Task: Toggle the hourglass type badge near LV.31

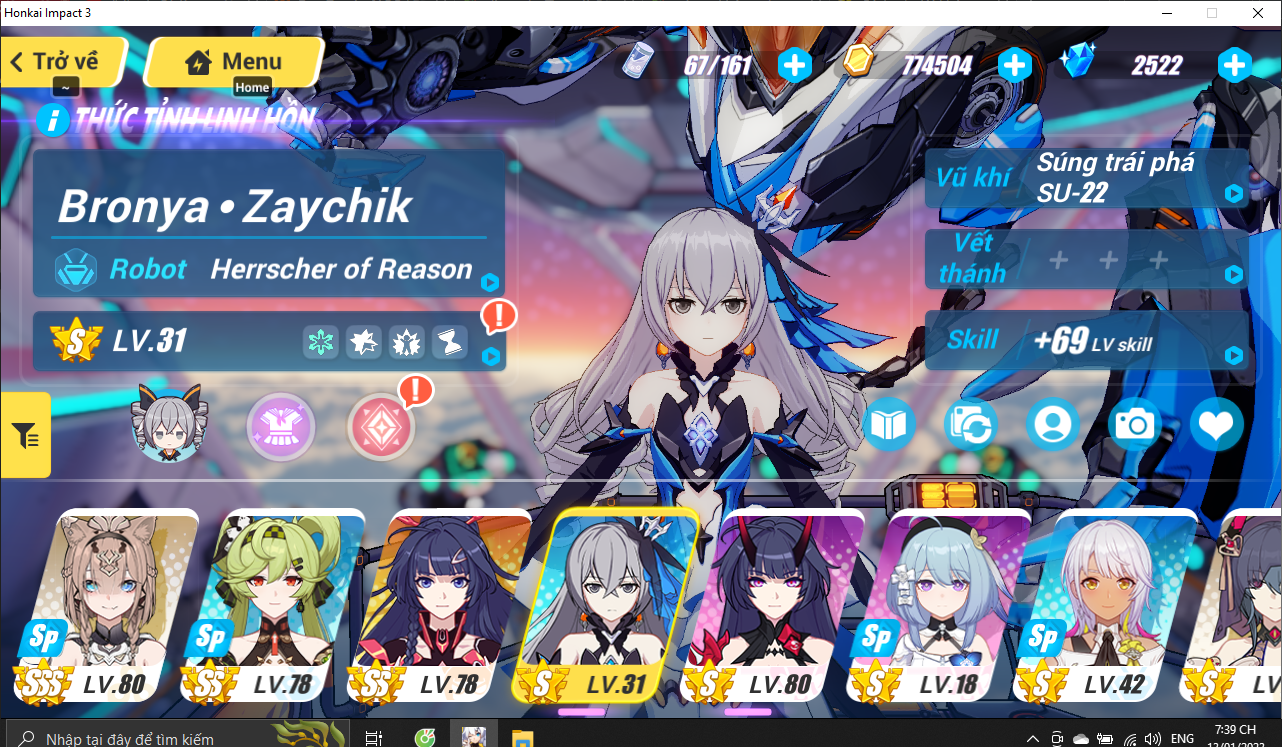Action: pyautogui.click(x=449, y=342)
